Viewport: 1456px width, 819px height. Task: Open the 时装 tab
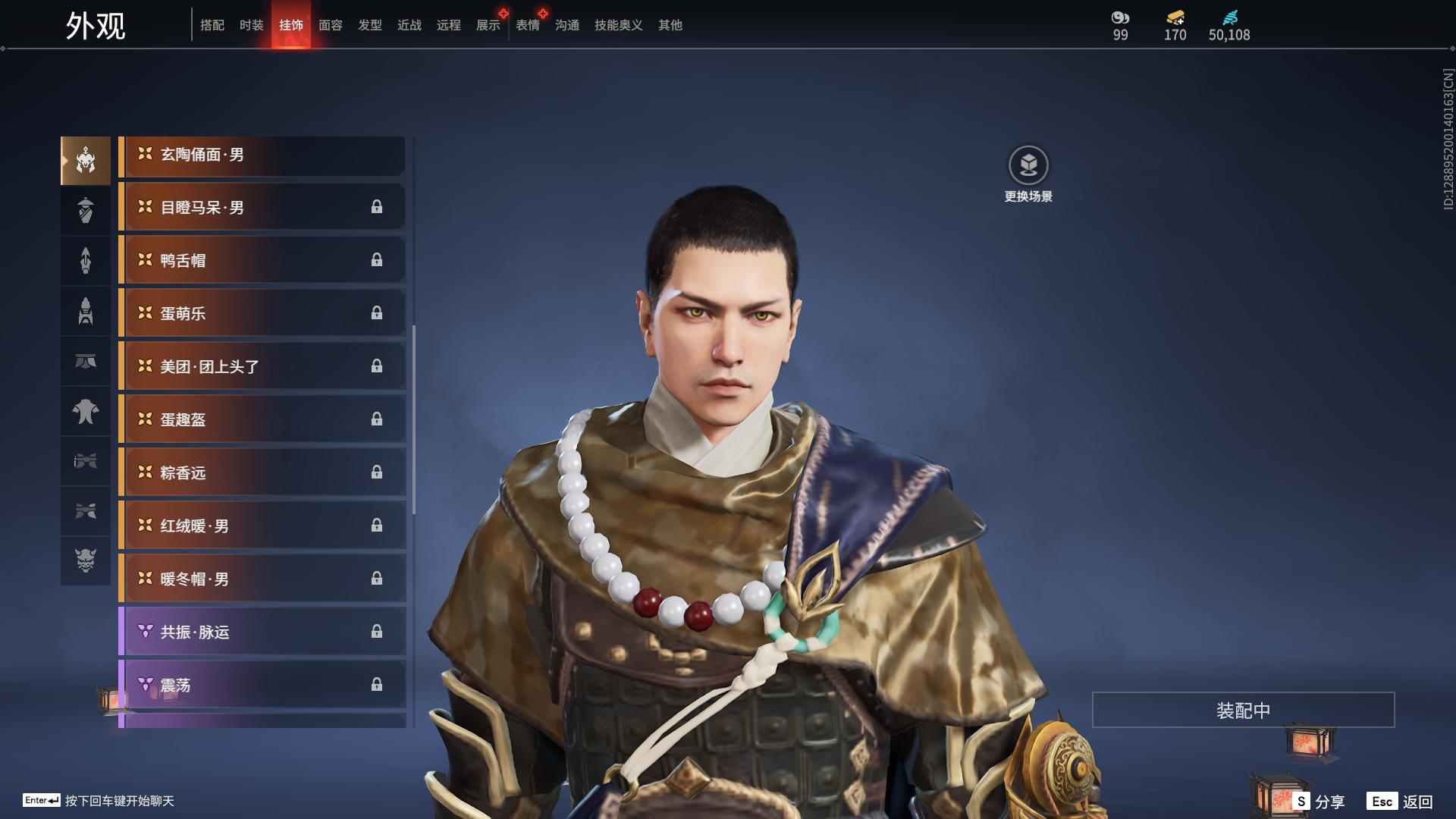coord(252,25)
